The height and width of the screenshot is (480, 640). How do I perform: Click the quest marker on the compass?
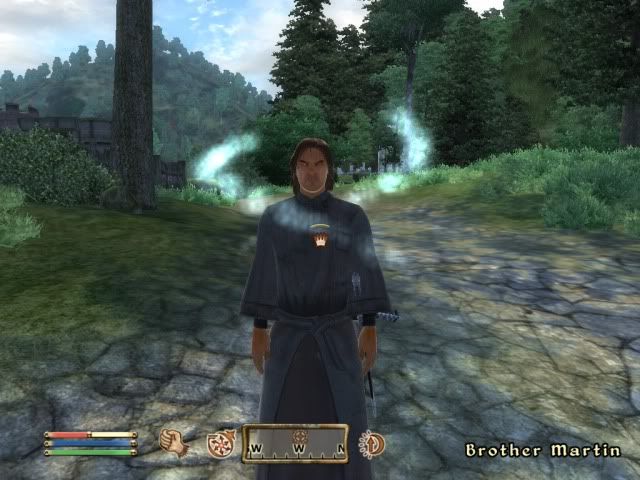click(298, 436)
